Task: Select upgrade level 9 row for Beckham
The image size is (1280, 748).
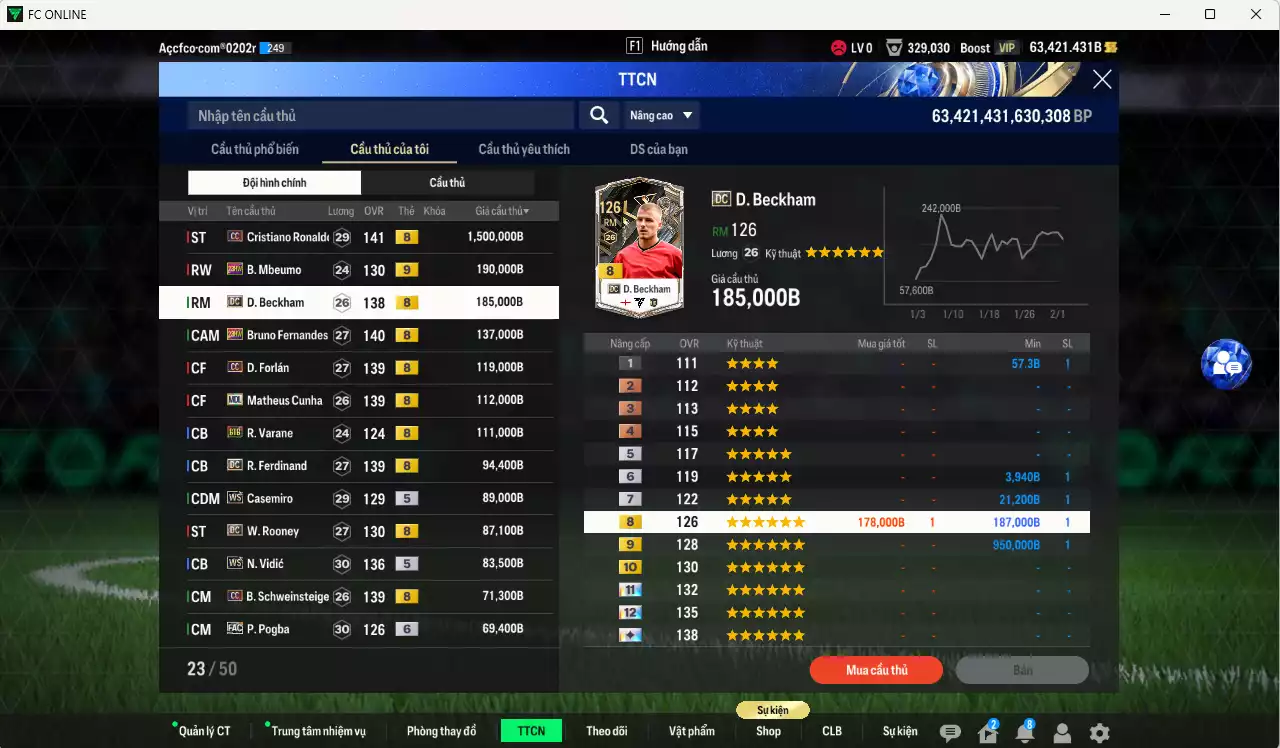Action: (x=836, y=544)
